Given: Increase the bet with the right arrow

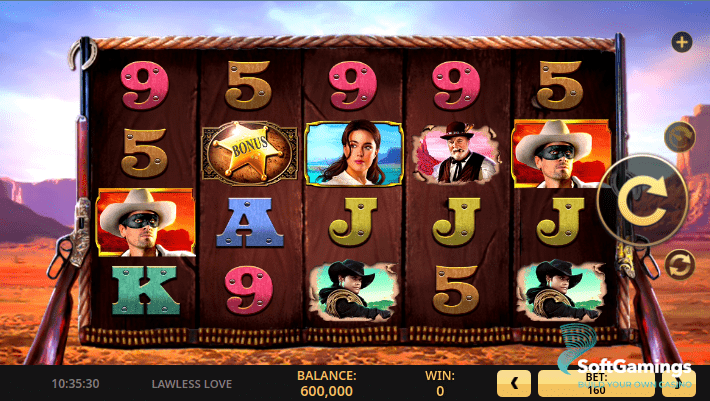Looking at the screenshot, I should click(693, 383).
